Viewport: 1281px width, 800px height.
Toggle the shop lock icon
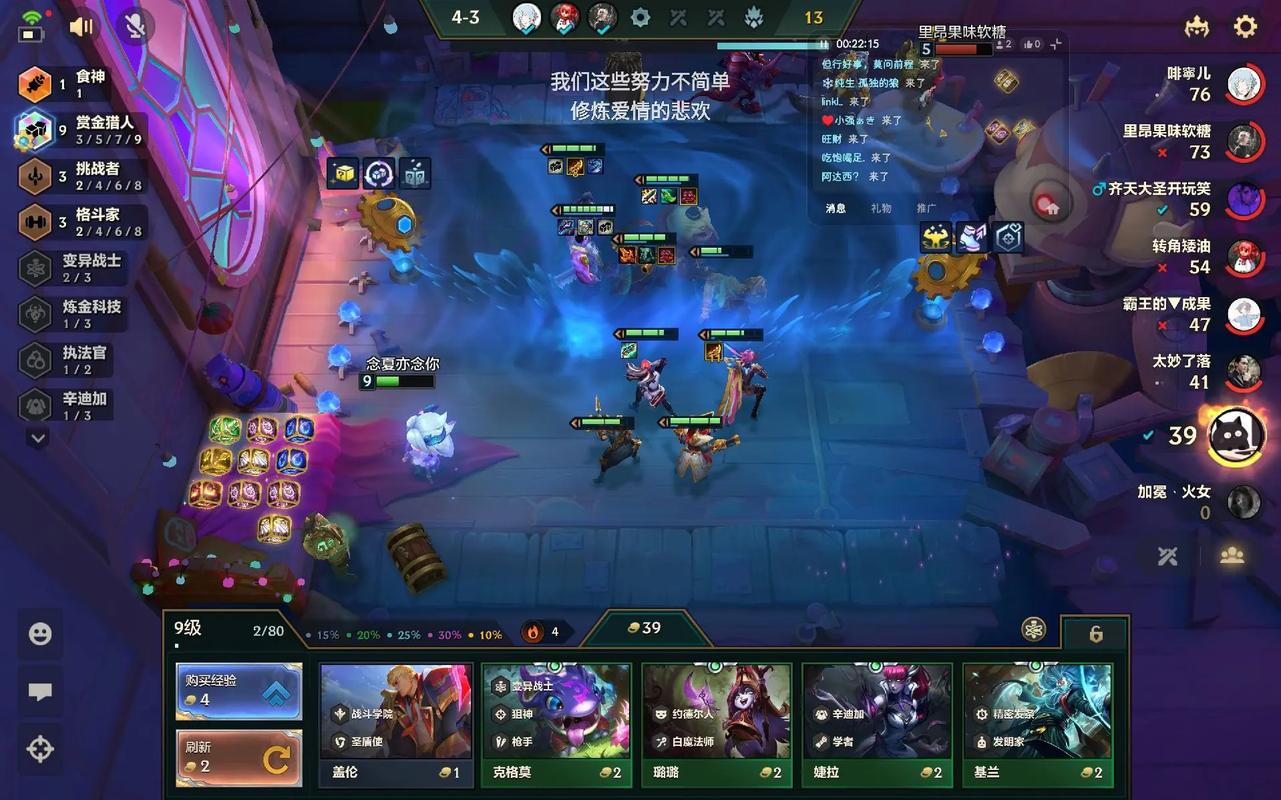1095,634
